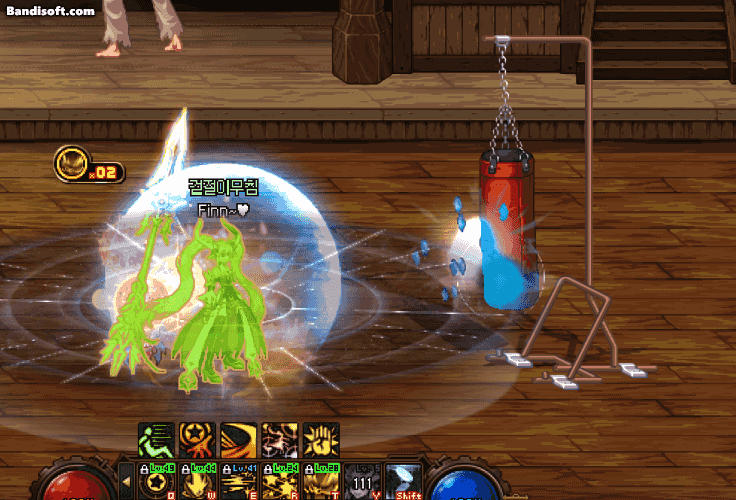Viewport: 736px width, 500px height.
Task: Activate the Lv.41 skill in the E slot
Action: click(238, 481)
